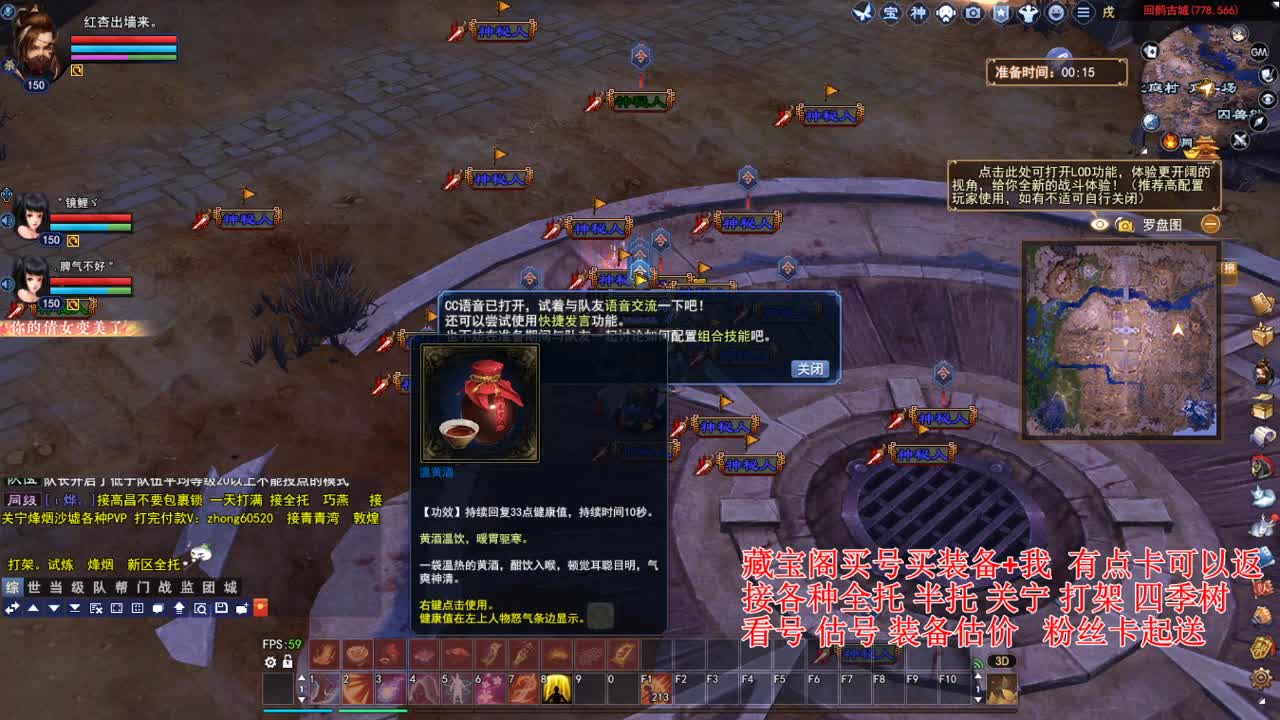
Task: Open the 神 deity panel icon
Action: pyautogui.click(x=917, y=13)
